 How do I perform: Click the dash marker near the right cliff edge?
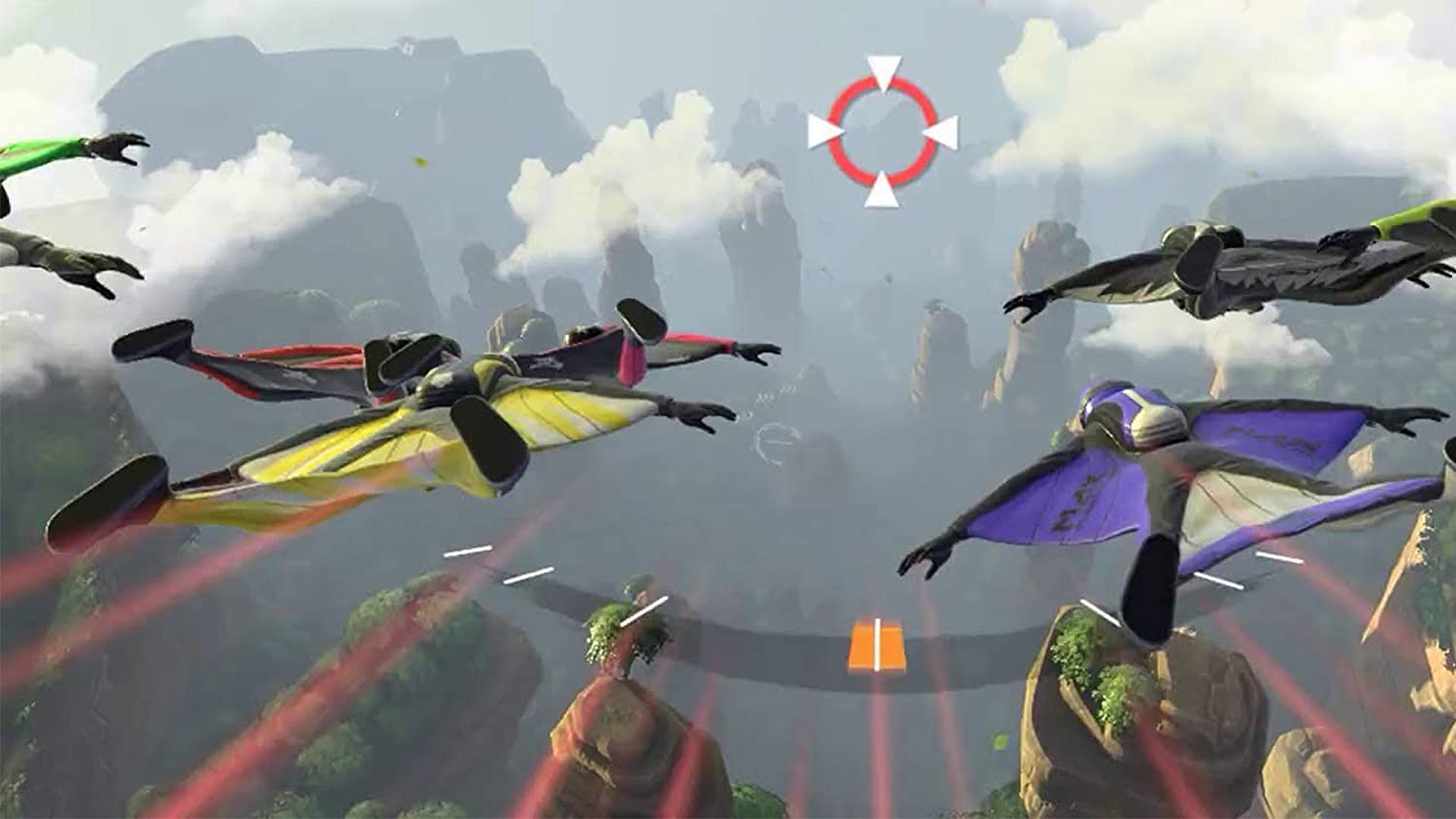pyautogui.click(x=1278, y=555)
